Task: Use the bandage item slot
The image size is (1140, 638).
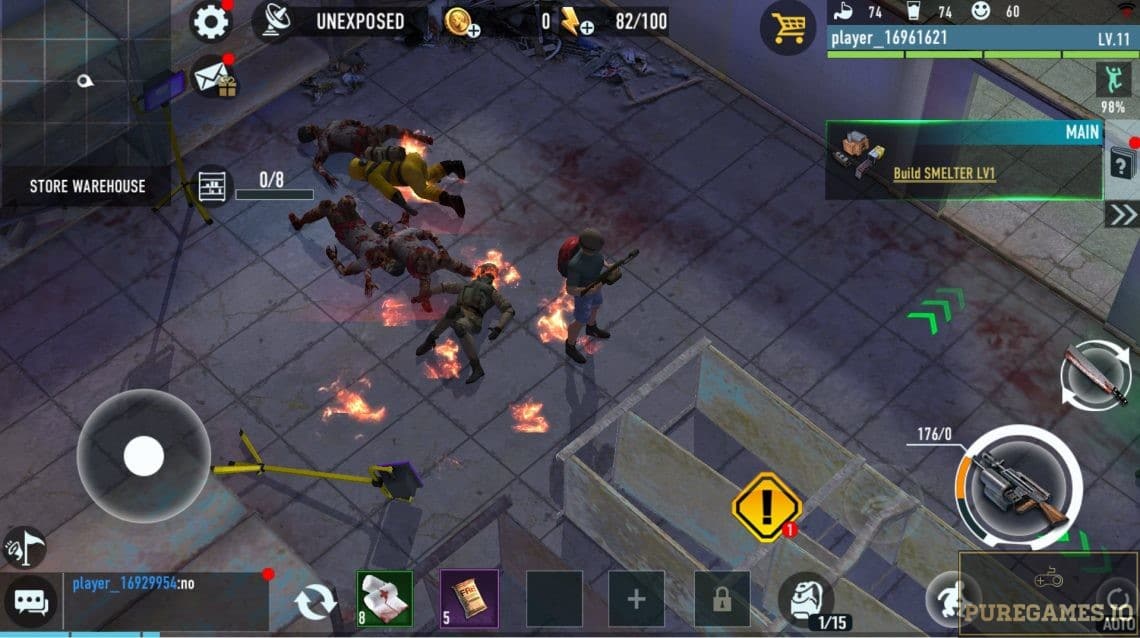Action: click(385, 598)
